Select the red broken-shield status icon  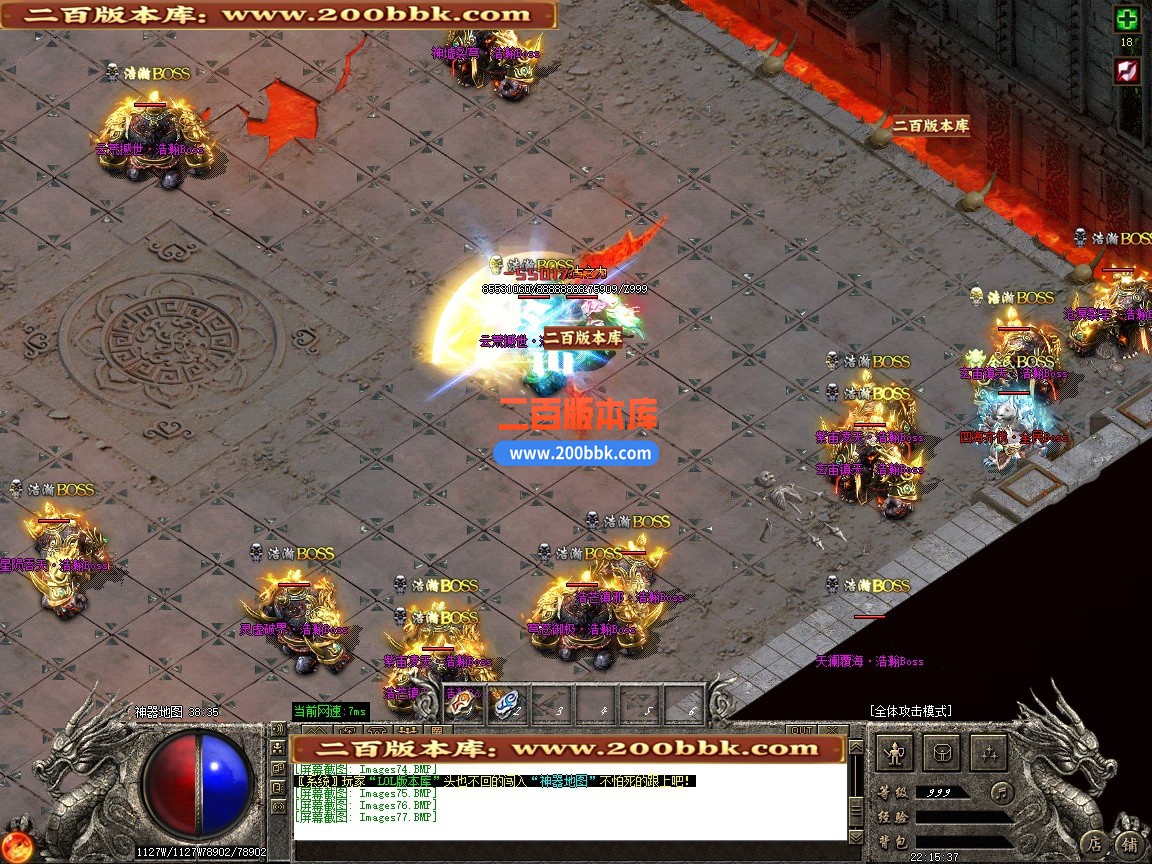tap(1127, 69)
